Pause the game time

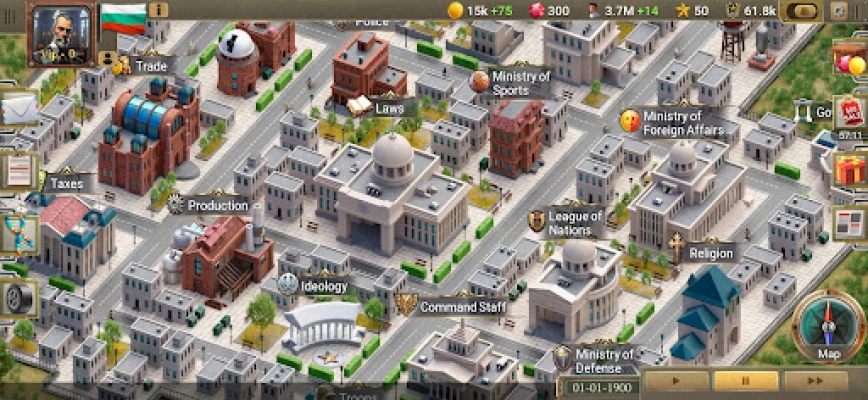coord(744,381)
